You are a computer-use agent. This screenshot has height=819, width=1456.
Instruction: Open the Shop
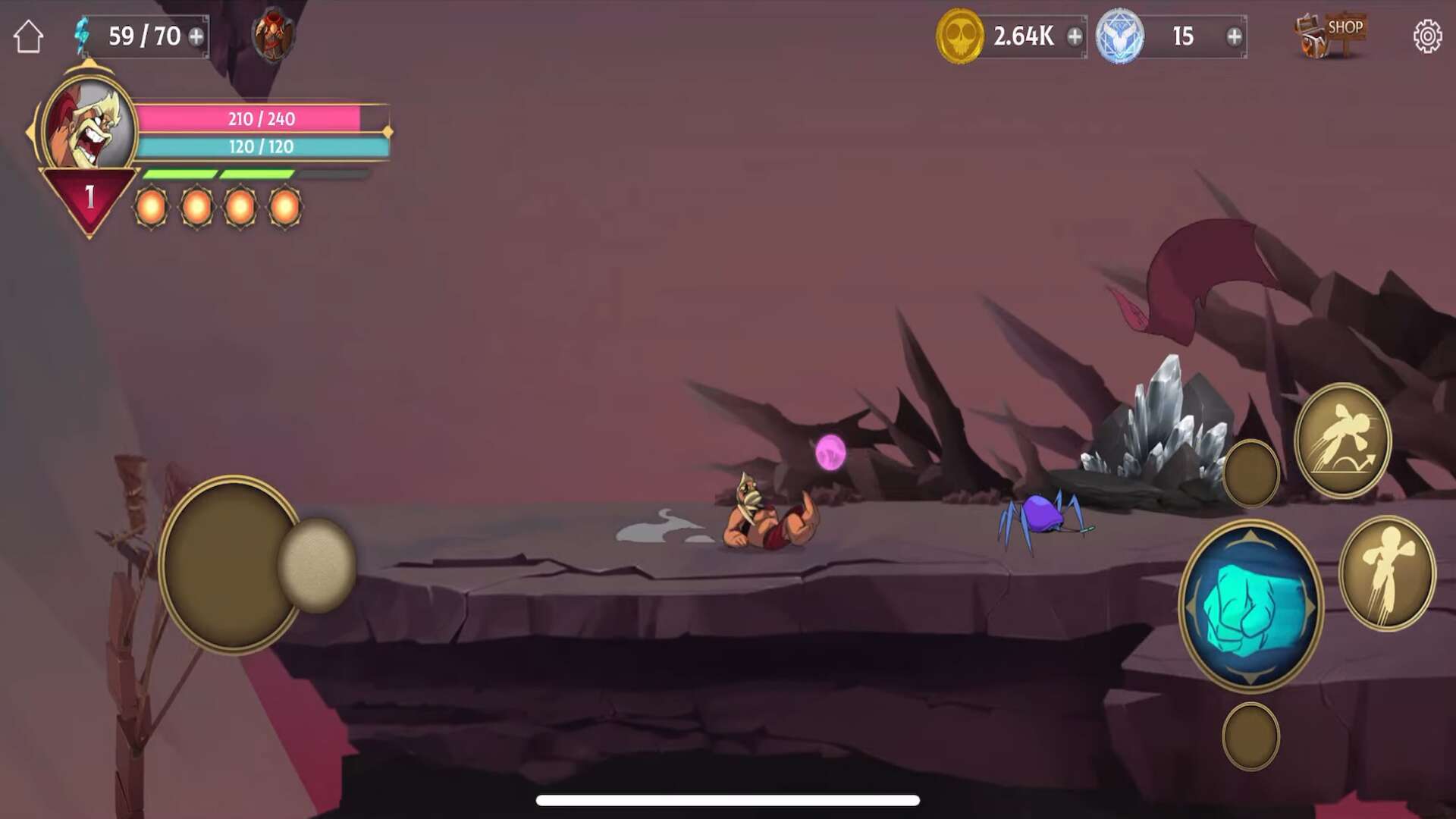point(1332,35)
